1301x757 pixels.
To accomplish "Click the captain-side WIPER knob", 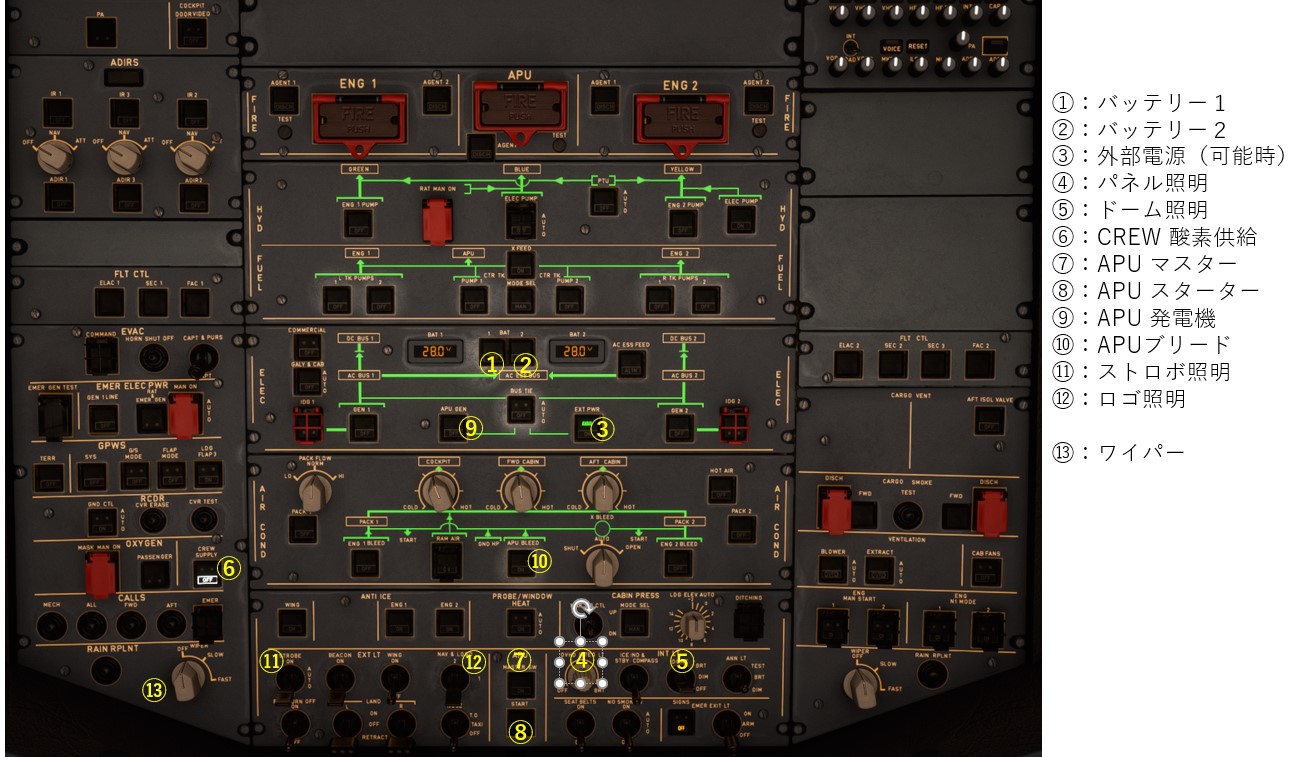I will tap(187, 681).
